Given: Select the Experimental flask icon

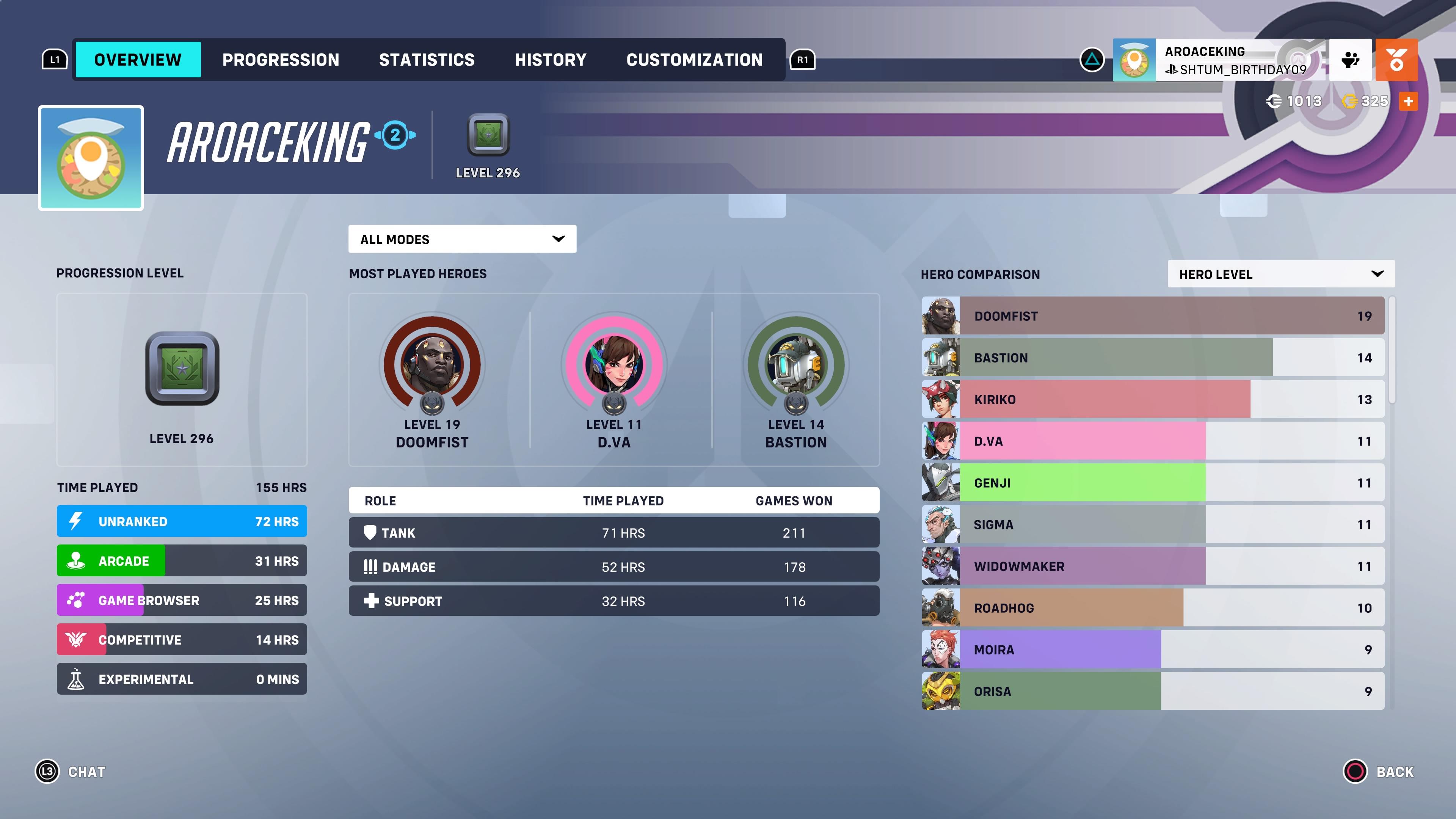Looking at the screenshot, I should (x=75, y=679).
